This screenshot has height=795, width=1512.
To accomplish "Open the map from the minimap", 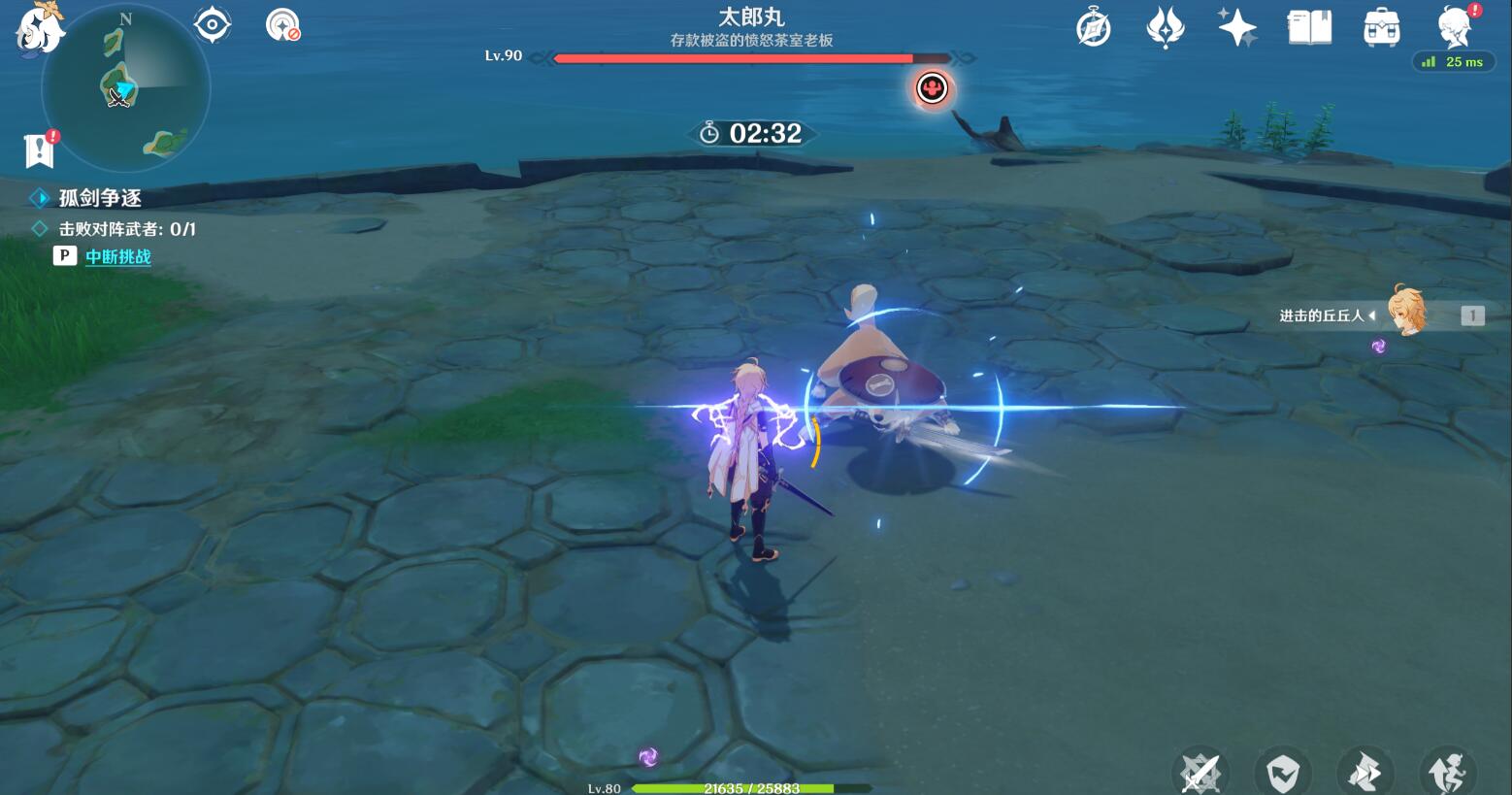I will (x=126, y=89).
